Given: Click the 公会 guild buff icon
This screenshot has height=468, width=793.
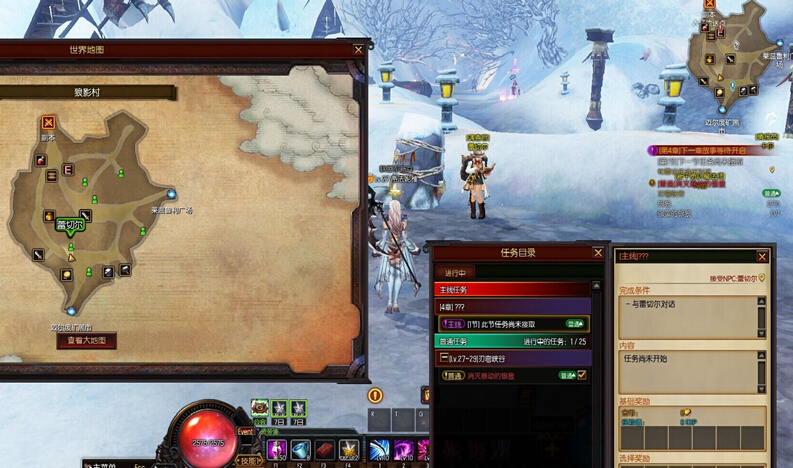Looking at the screenshot, I should coord(260,408).
